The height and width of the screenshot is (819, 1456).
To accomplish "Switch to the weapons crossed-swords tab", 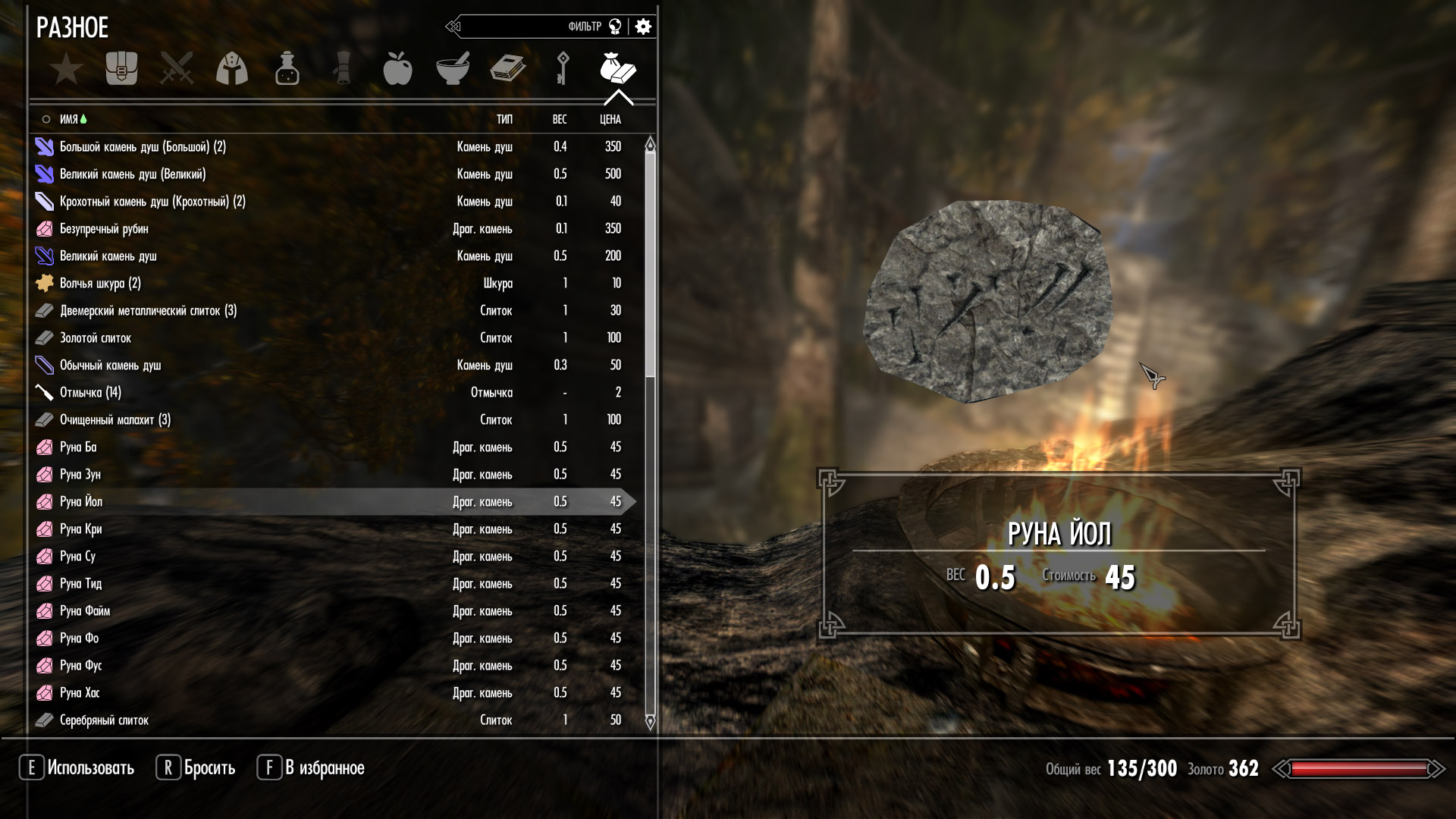I will [177, 69].
